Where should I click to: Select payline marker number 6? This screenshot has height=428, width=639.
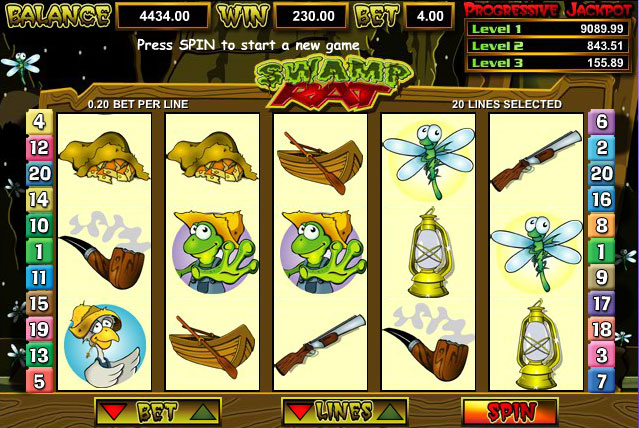pyautogui.click(x=601, y=122)
